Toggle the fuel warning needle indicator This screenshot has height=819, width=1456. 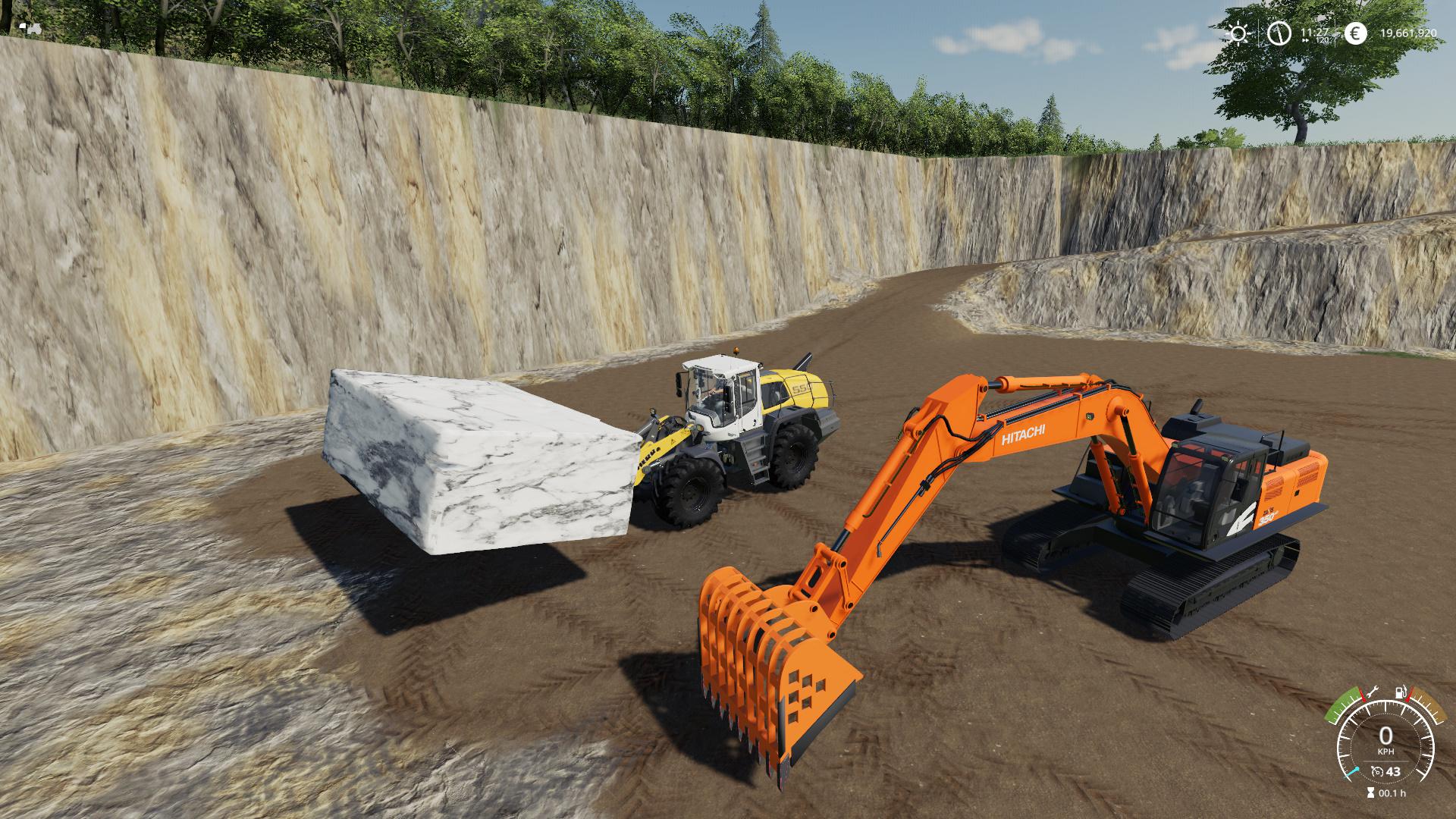1409,694
